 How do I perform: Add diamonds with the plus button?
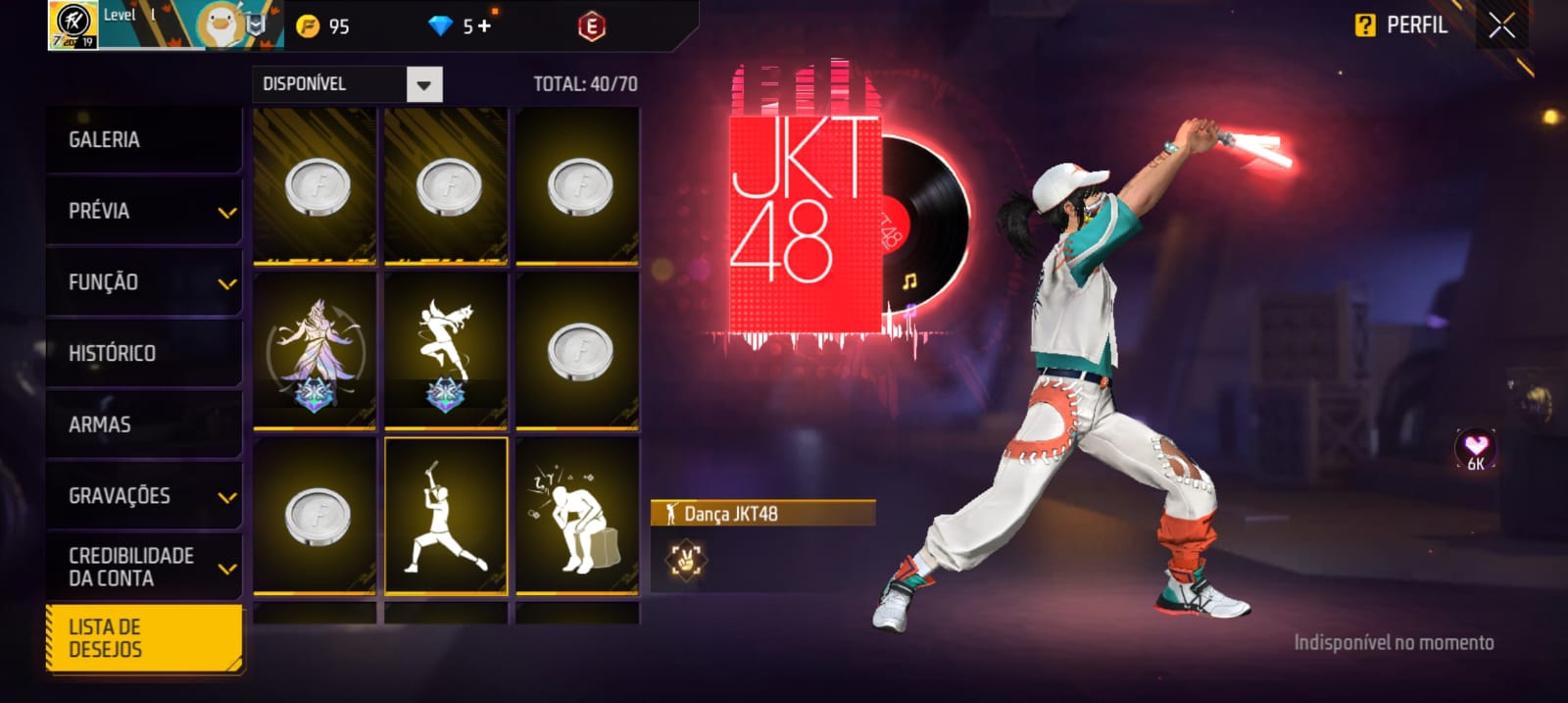click(484, 26)
